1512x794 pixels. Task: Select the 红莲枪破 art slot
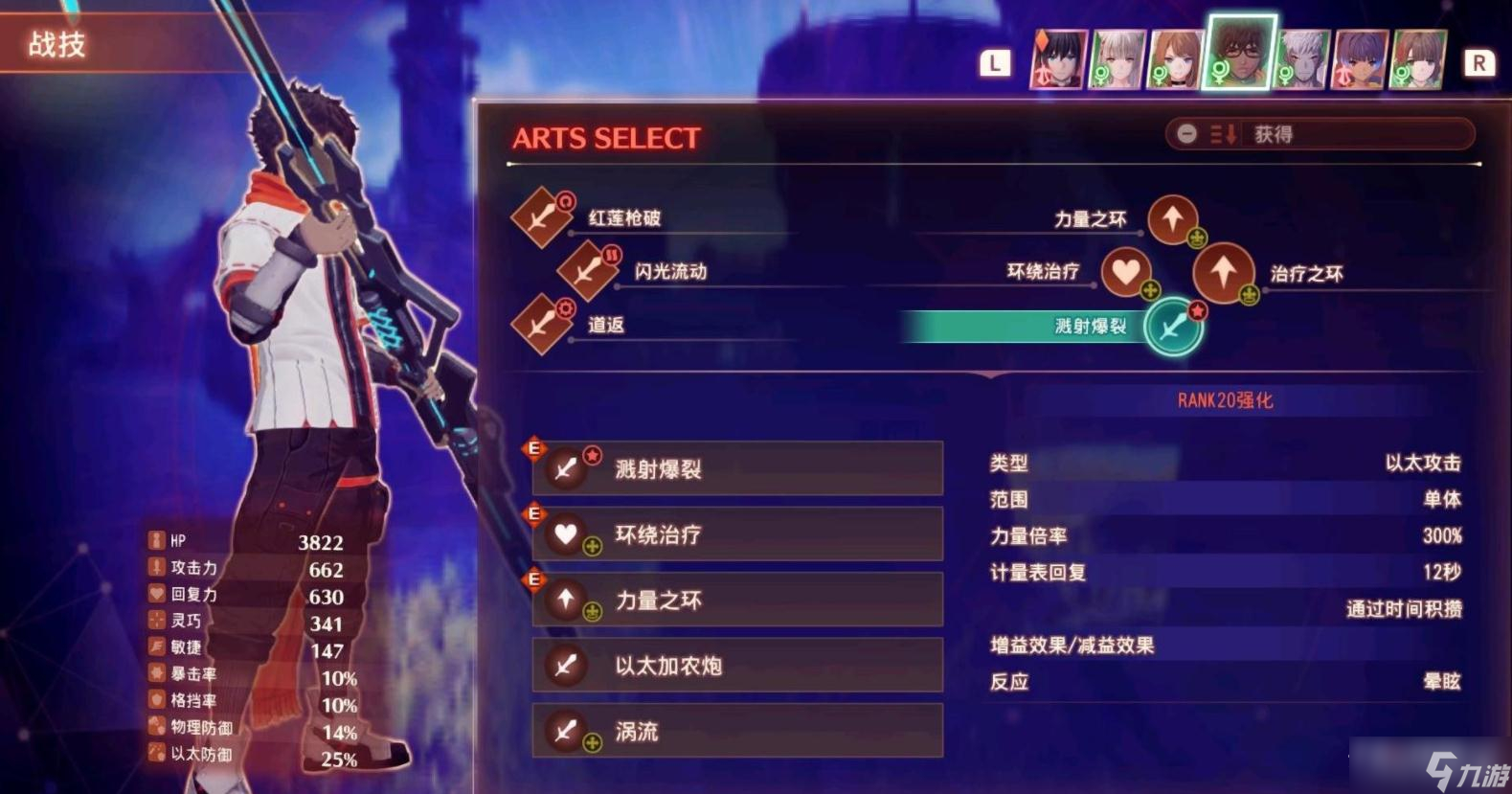tap(542, 216)
